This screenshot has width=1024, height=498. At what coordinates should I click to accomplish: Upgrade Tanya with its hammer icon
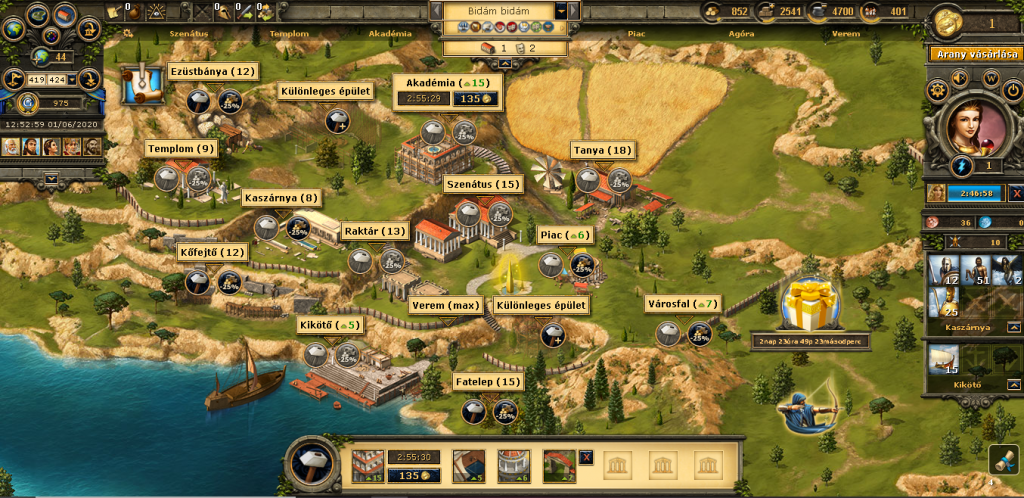(x=588, y=180)
